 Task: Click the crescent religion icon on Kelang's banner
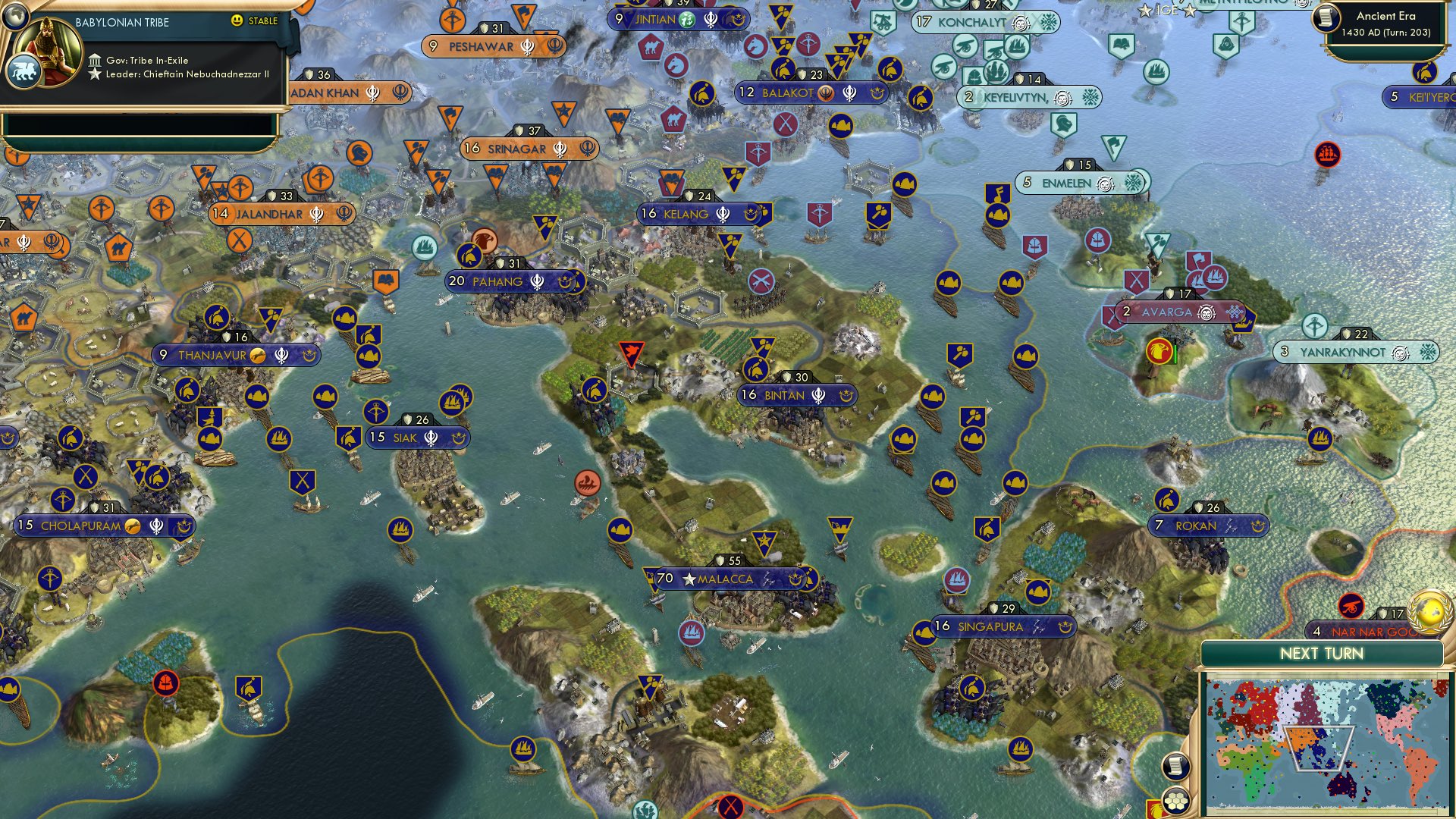[x=751, y=215]
